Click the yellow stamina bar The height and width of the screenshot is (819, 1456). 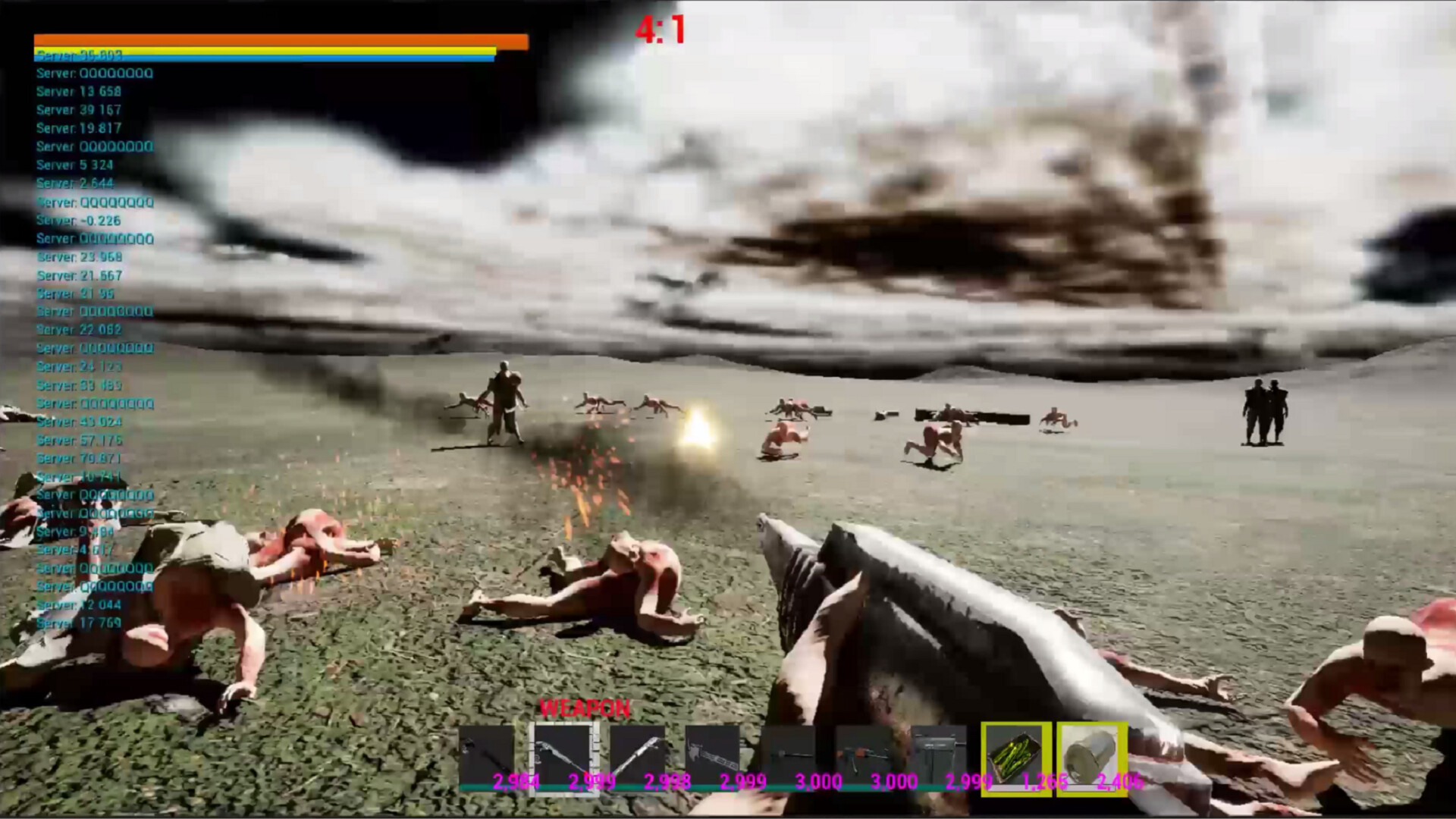(x=262, y=50)
